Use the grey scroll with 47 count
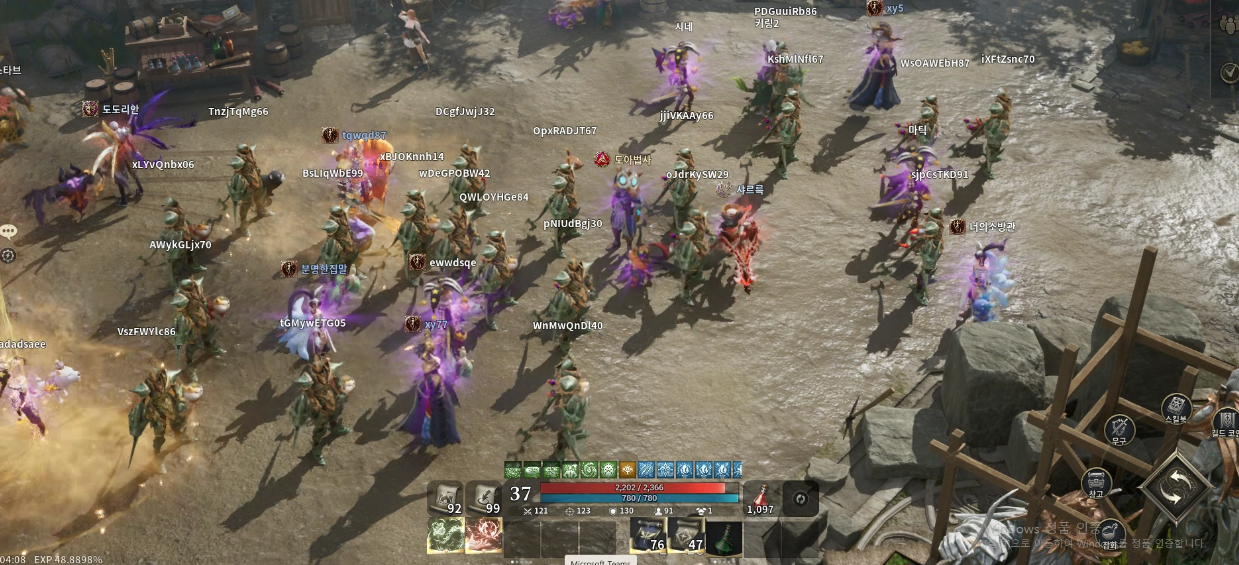 click(x=686, y=536)
